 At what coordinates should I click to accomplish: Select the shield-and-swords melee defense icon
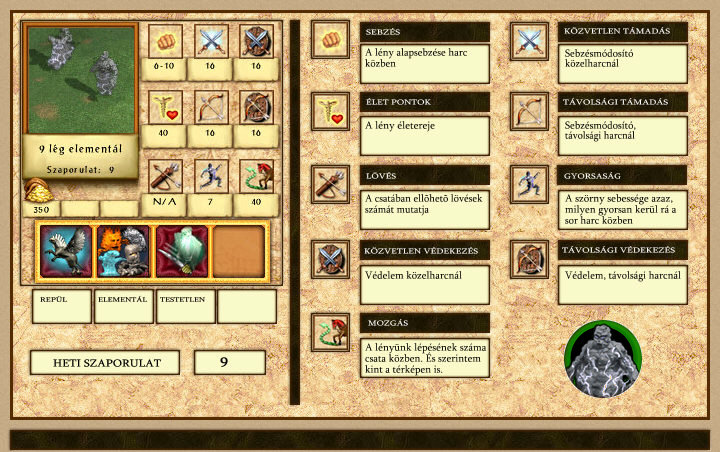pos(256,42)
